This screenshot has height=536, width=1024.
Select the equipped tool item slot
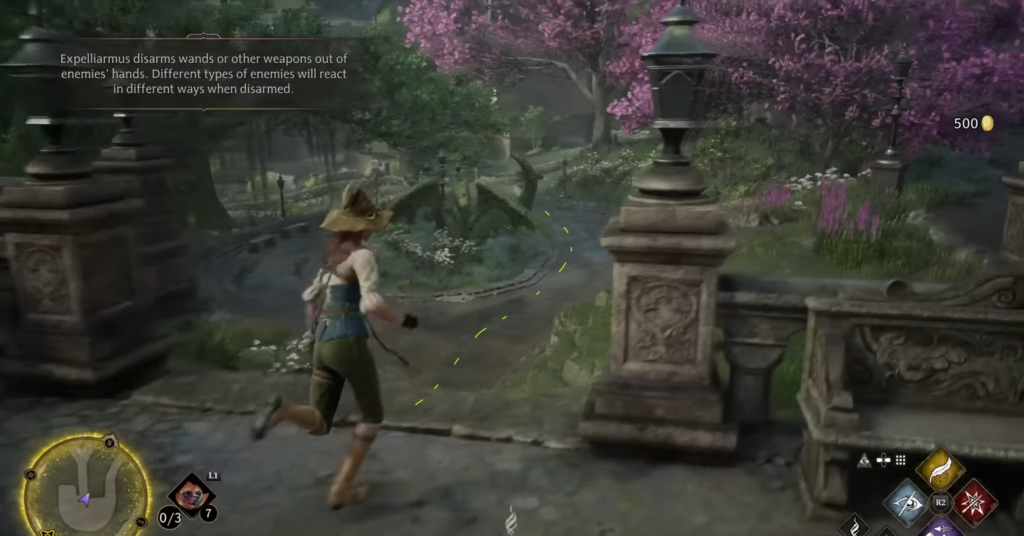pos(190,494)
